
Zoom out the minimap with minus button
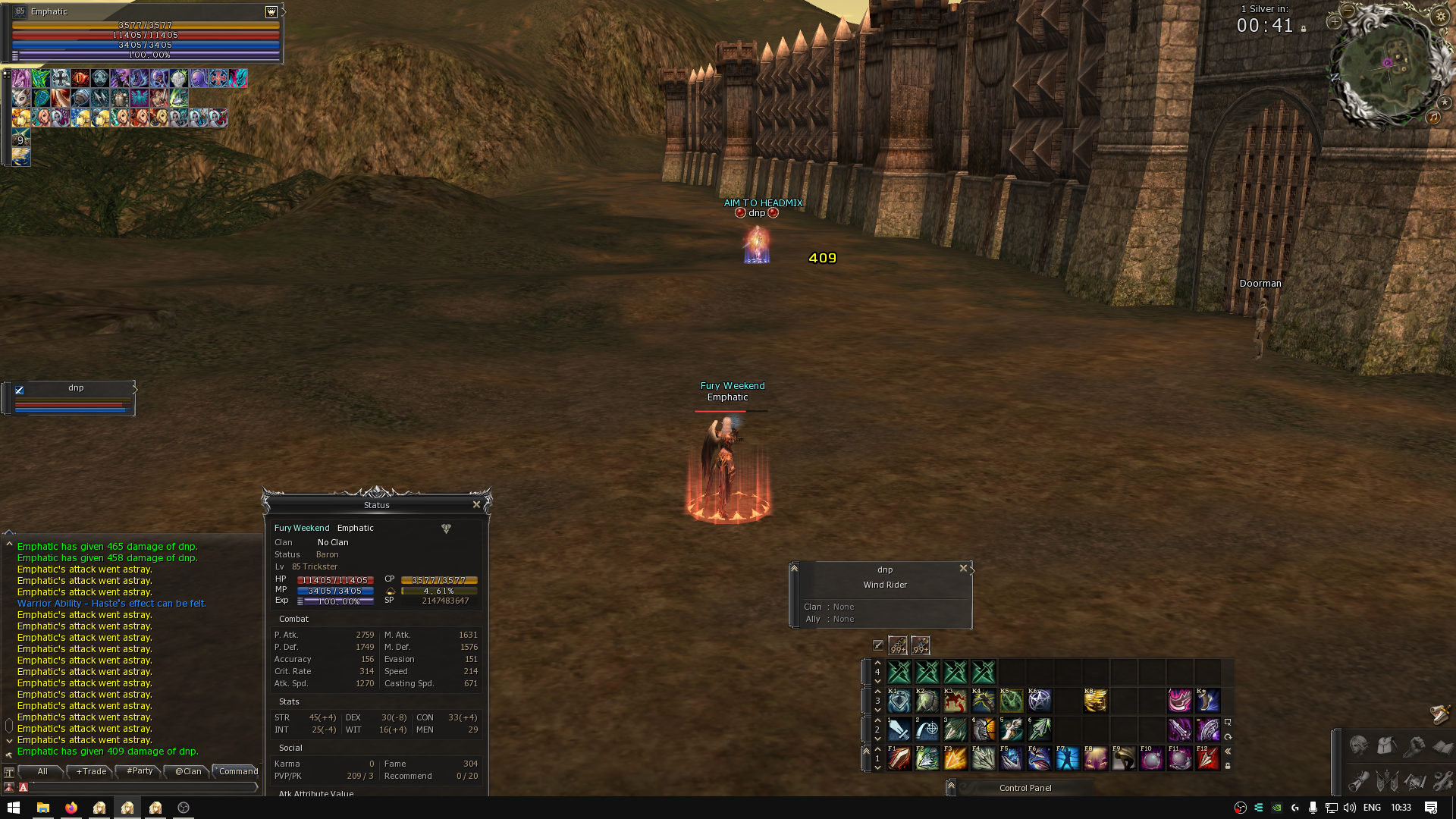coord(1348,11)
